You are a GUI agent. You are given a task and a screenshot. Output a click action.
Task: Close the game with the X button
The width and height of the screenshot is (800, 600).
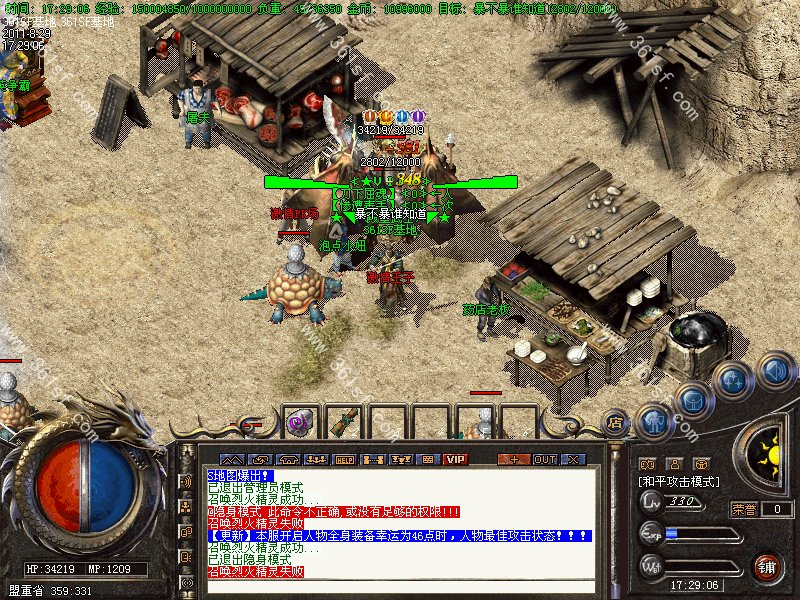pos(573,459)
